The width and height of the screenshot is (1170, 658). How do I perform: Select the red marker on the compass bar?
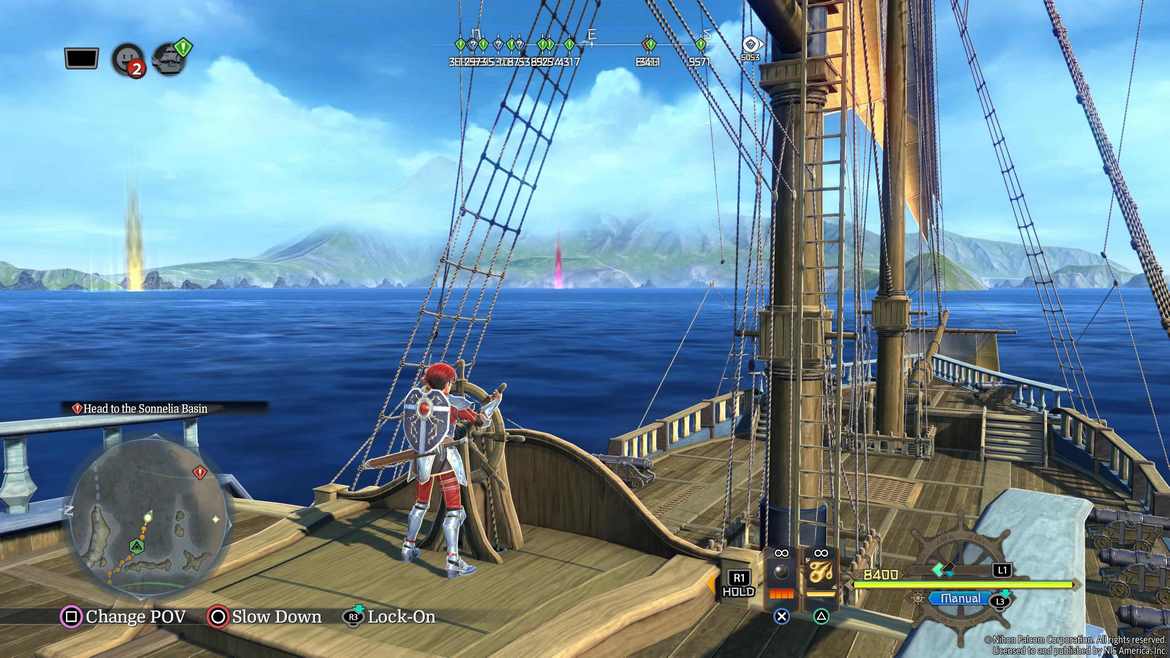tap(649, 45)
